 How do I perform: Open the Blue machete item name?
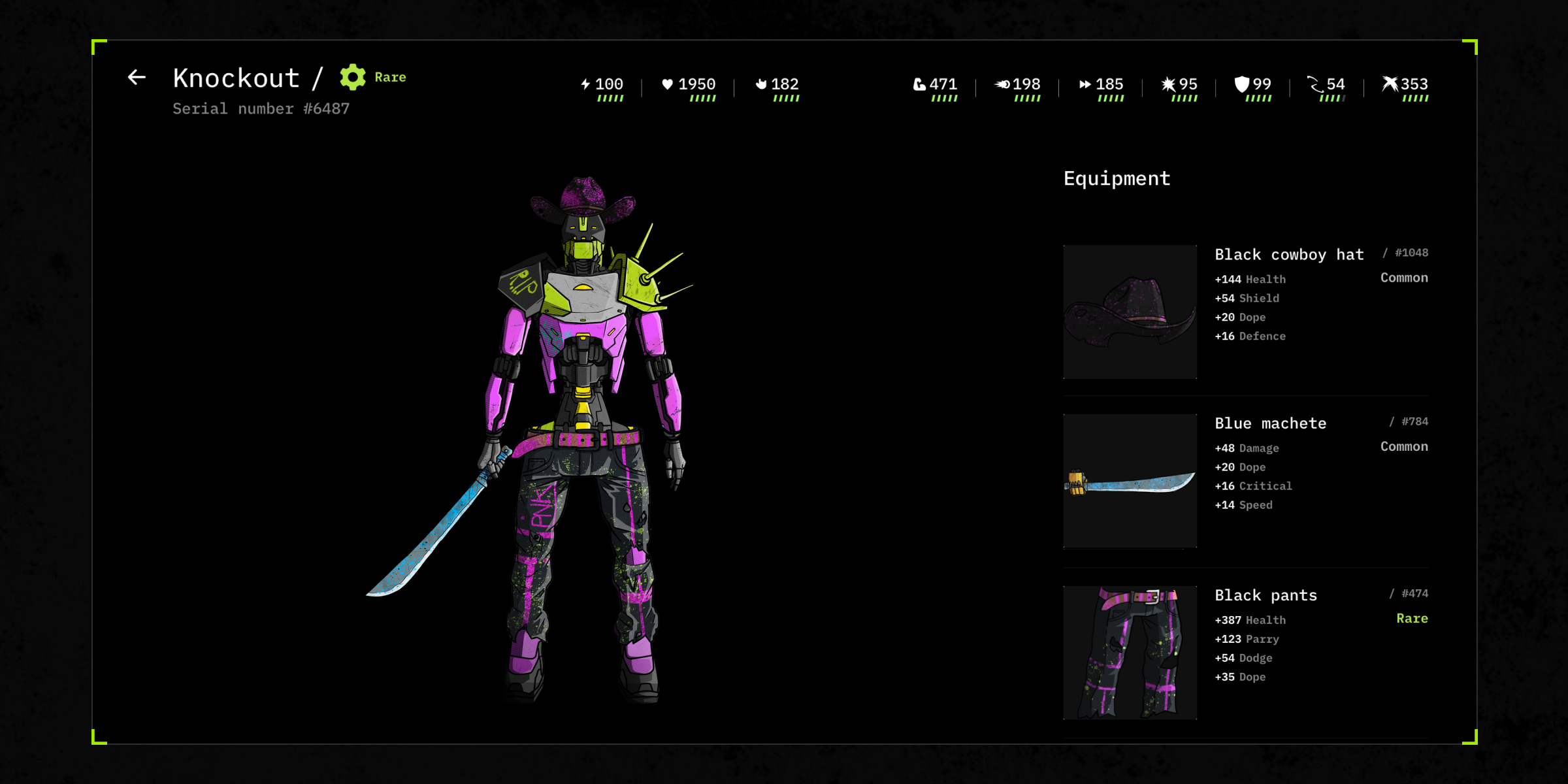pos(1270,423)
